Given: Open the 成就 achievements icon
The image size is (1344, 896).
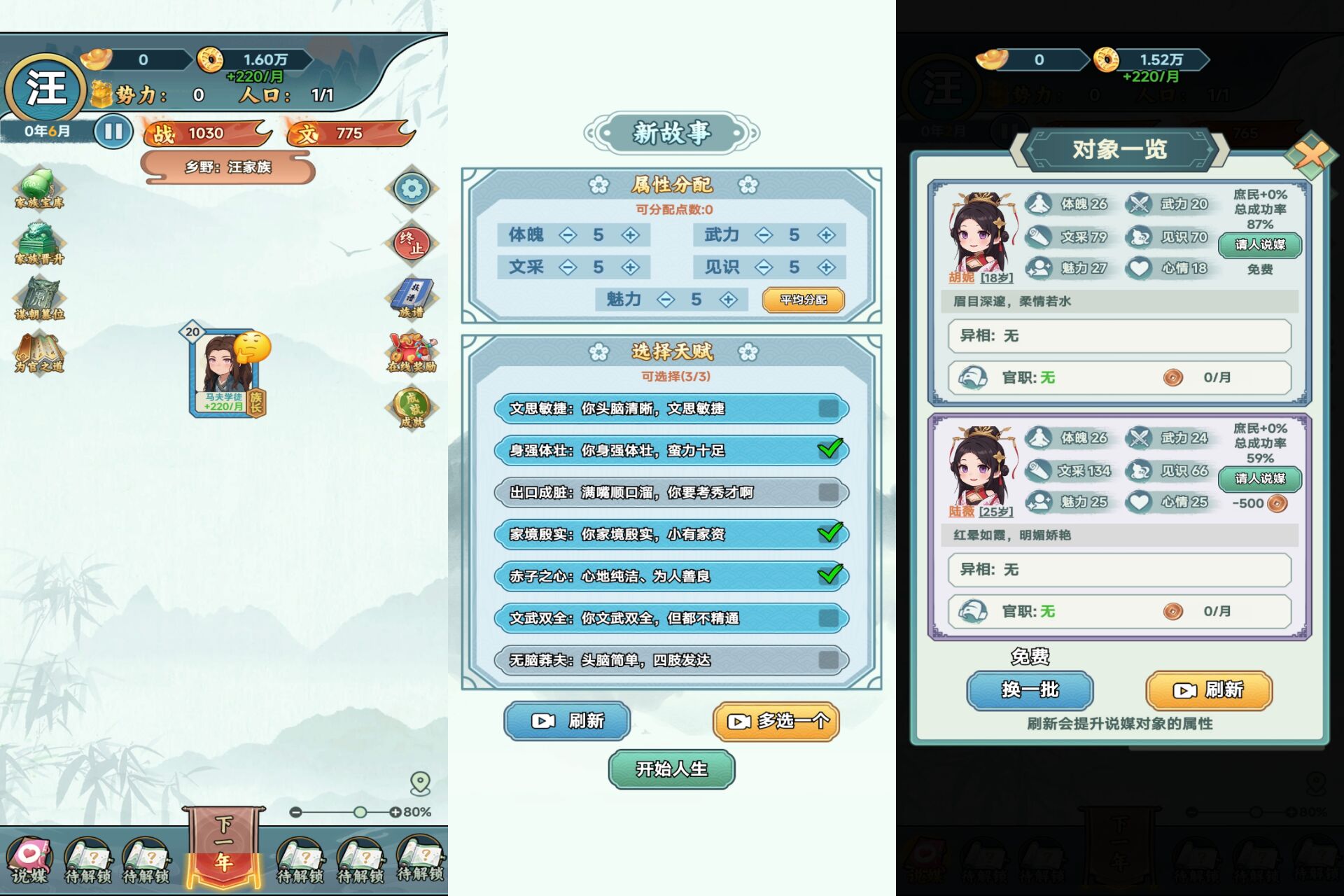Looking at the screenshot, I should point(412,408).
